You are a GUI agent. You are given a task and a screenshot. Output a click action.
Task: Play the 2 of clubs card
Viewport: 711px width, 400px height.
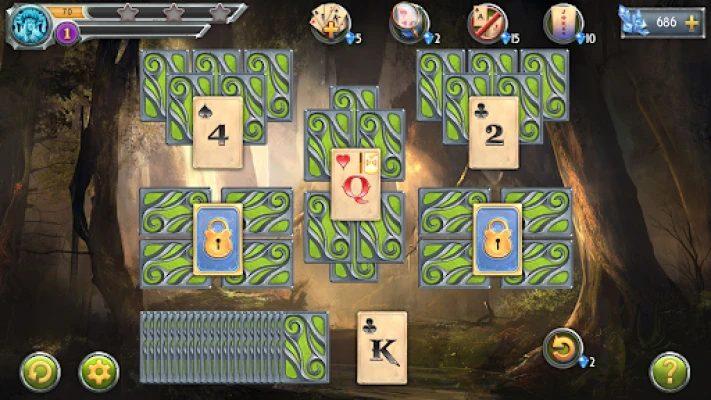pyautogui.click(x=494, y=132)
